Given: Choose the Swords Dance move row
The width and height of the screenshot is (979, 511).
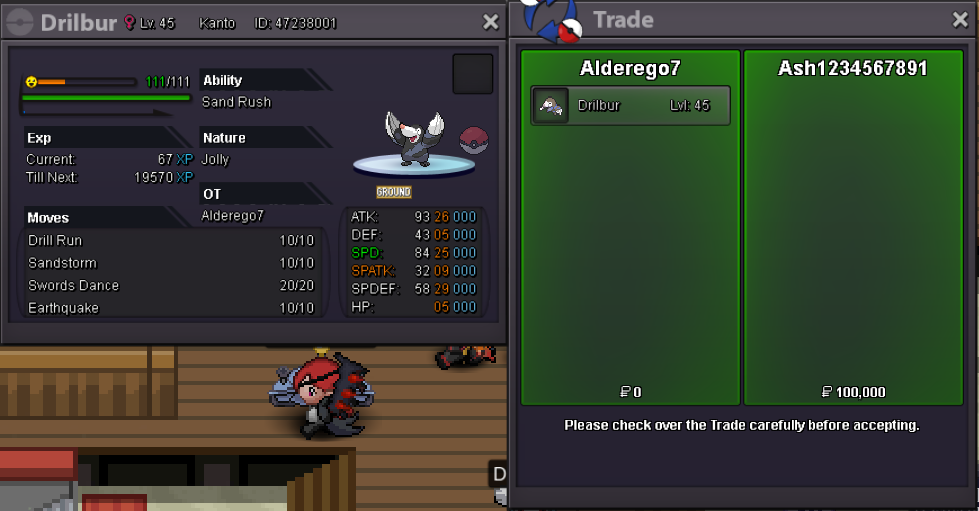Looking at the screenshot, I should click(170, 286).
